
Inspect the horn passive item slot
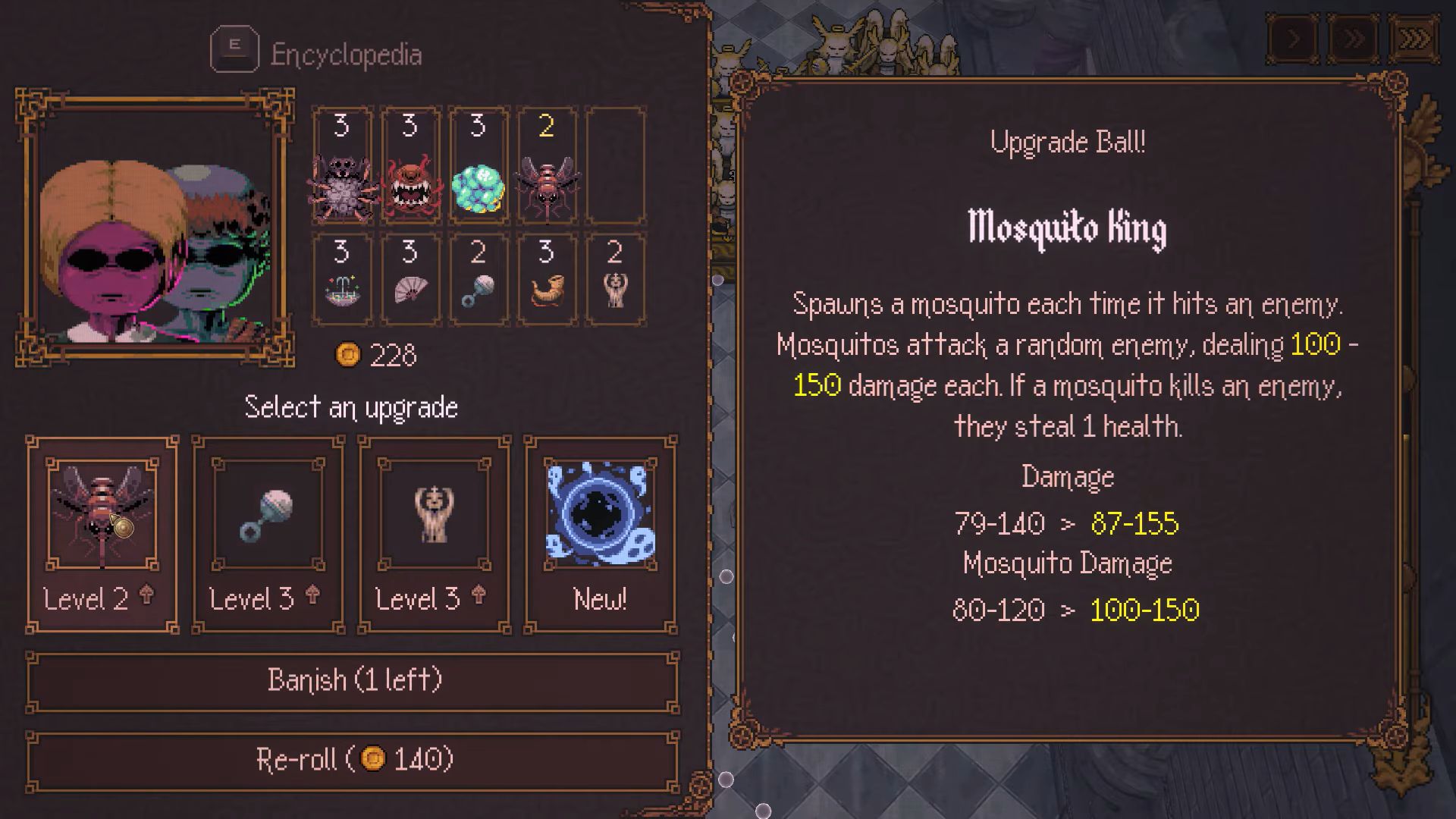pos(547,279)
